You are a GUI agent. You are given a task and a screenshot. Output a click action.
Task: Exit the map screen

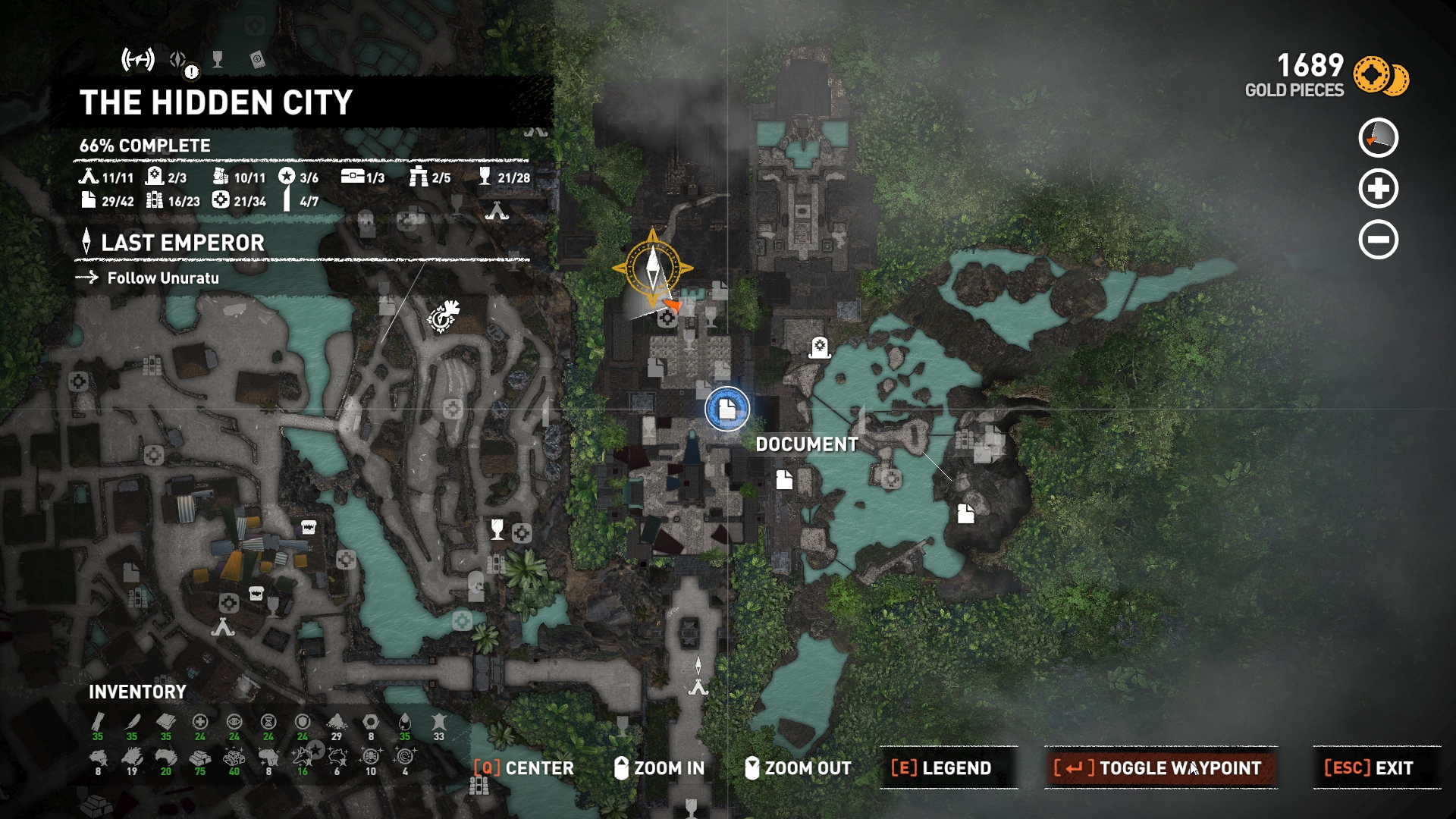pos(1369,768)
